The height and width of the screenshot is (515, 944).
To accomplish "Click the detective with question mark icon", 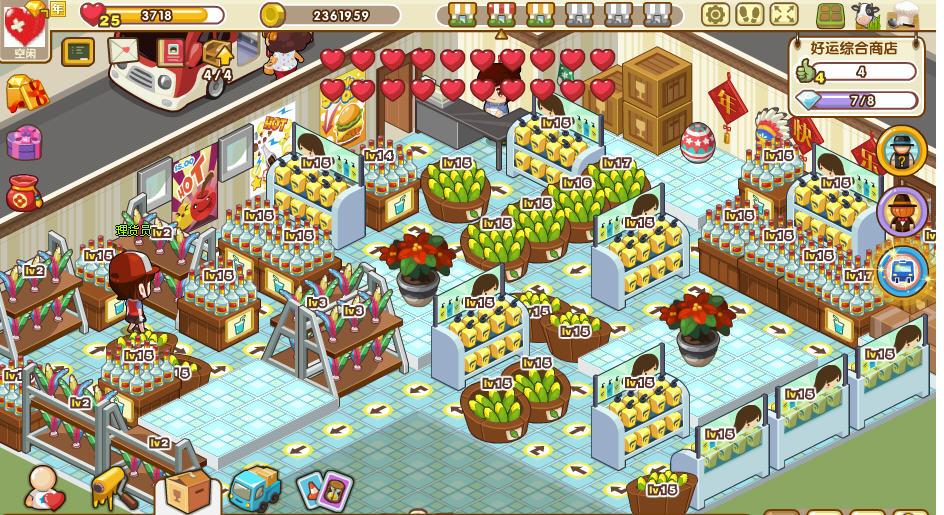I will 902,150.
